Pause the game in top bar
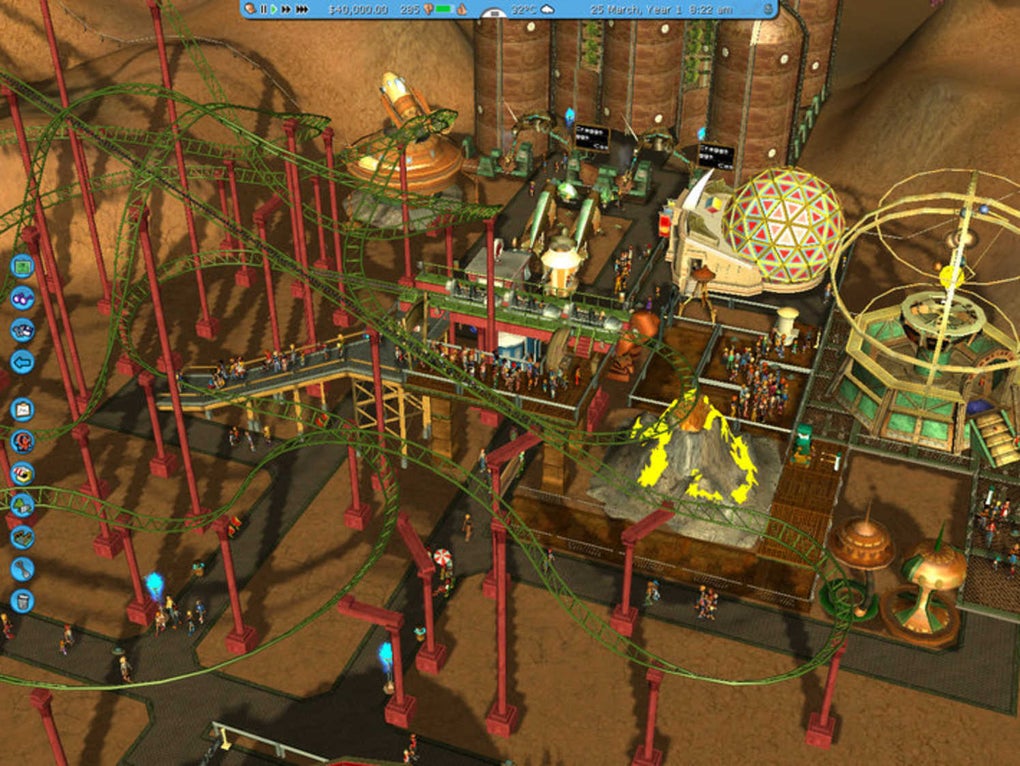 point(264,9)
